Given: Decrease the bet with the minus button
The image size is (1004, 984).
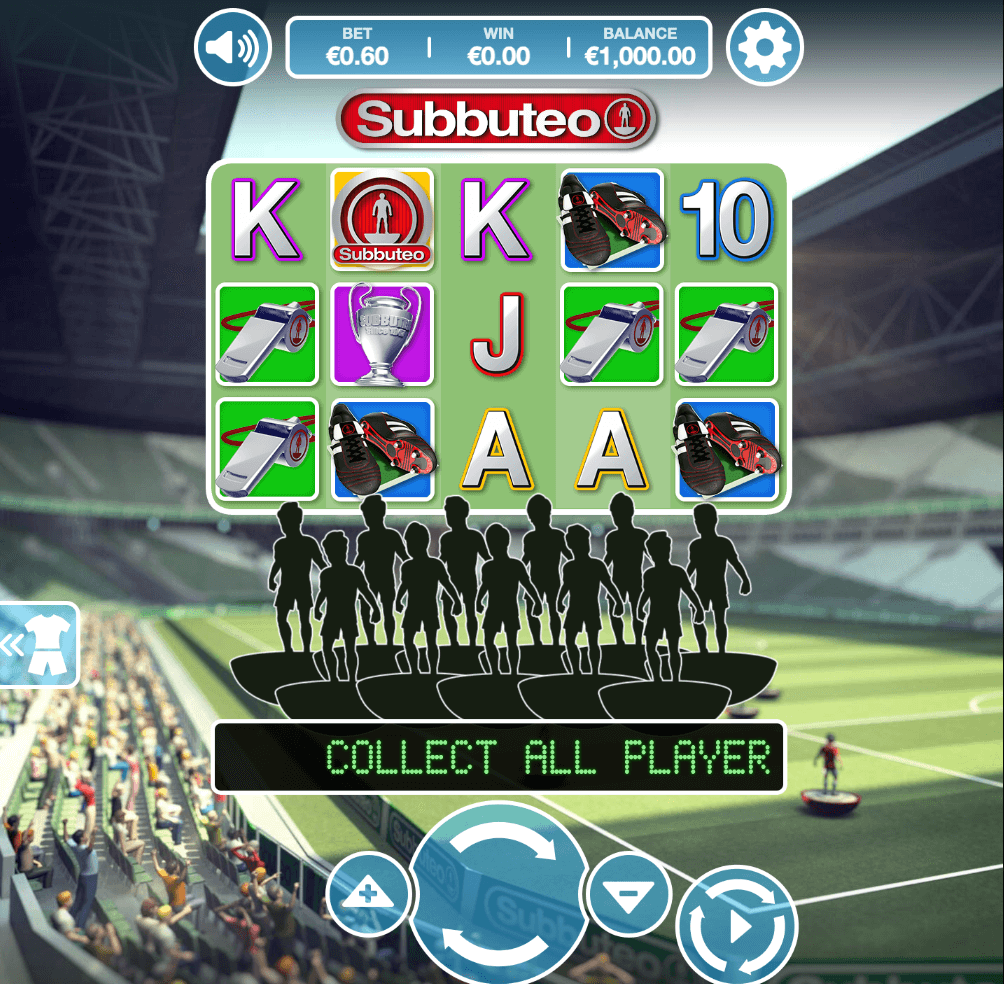Looking at the screenshot, I should [x=628, y=894].
